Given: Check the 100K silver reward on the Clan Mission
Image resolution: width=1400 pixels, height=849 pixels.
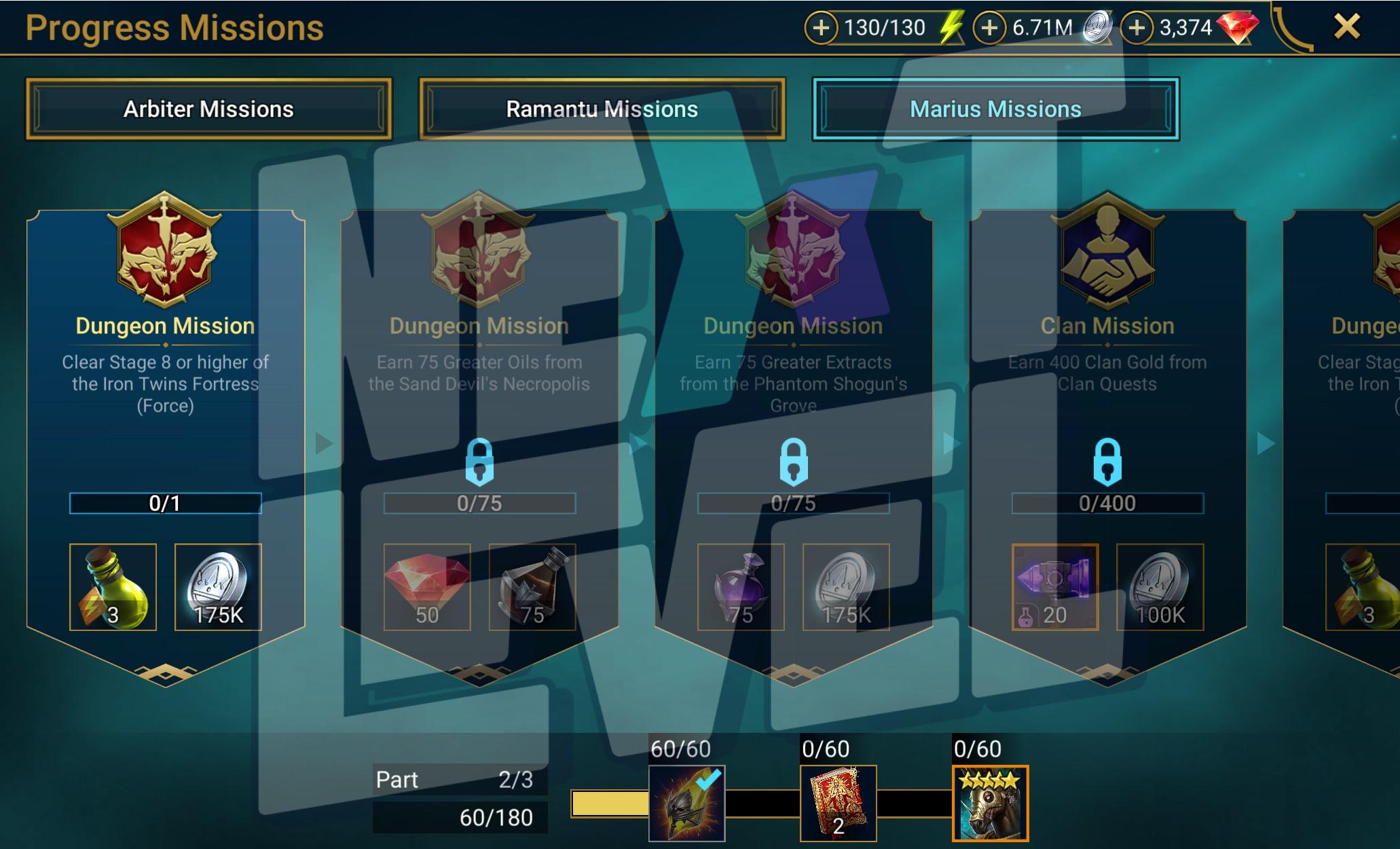Looking at the screenshot, I should pos(1160,587).
